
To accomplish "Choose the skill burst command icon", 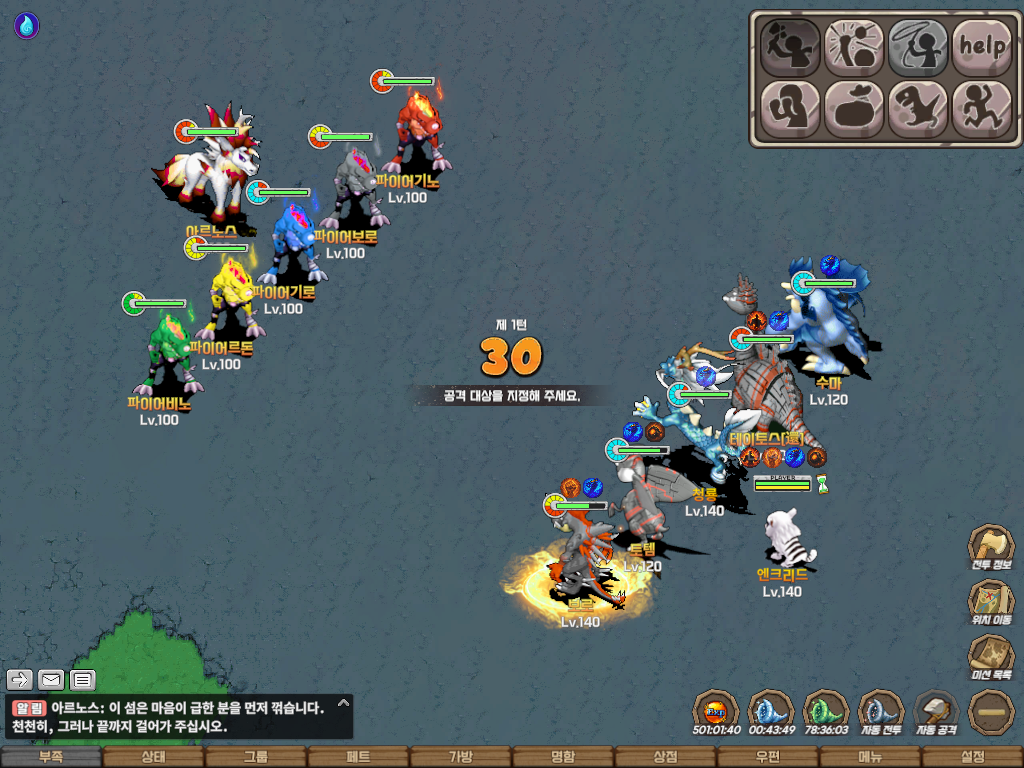I will point(854,45).
